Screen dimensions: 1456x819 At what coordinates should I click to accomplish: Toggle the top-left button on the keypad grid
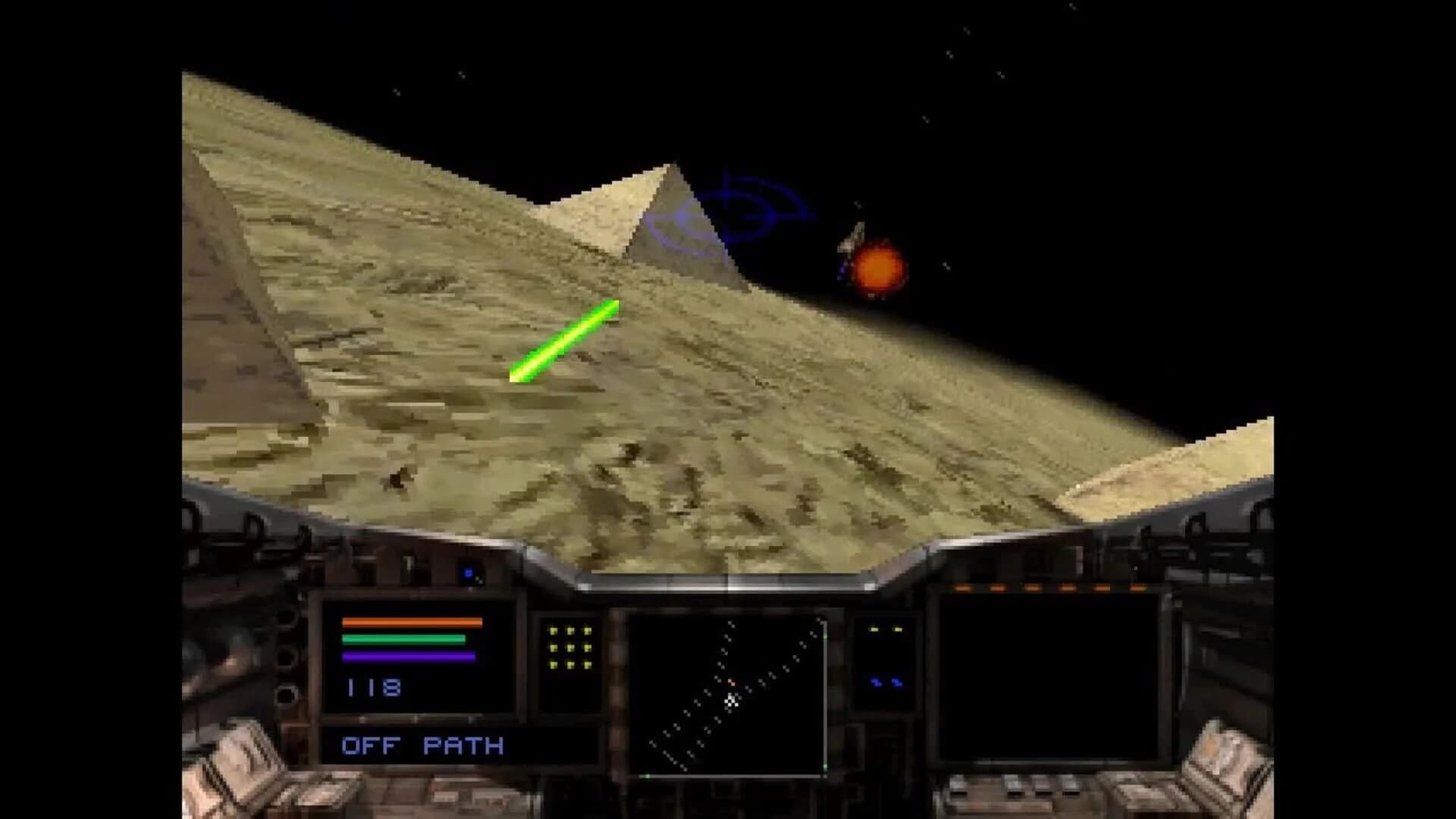pos(552,631)
